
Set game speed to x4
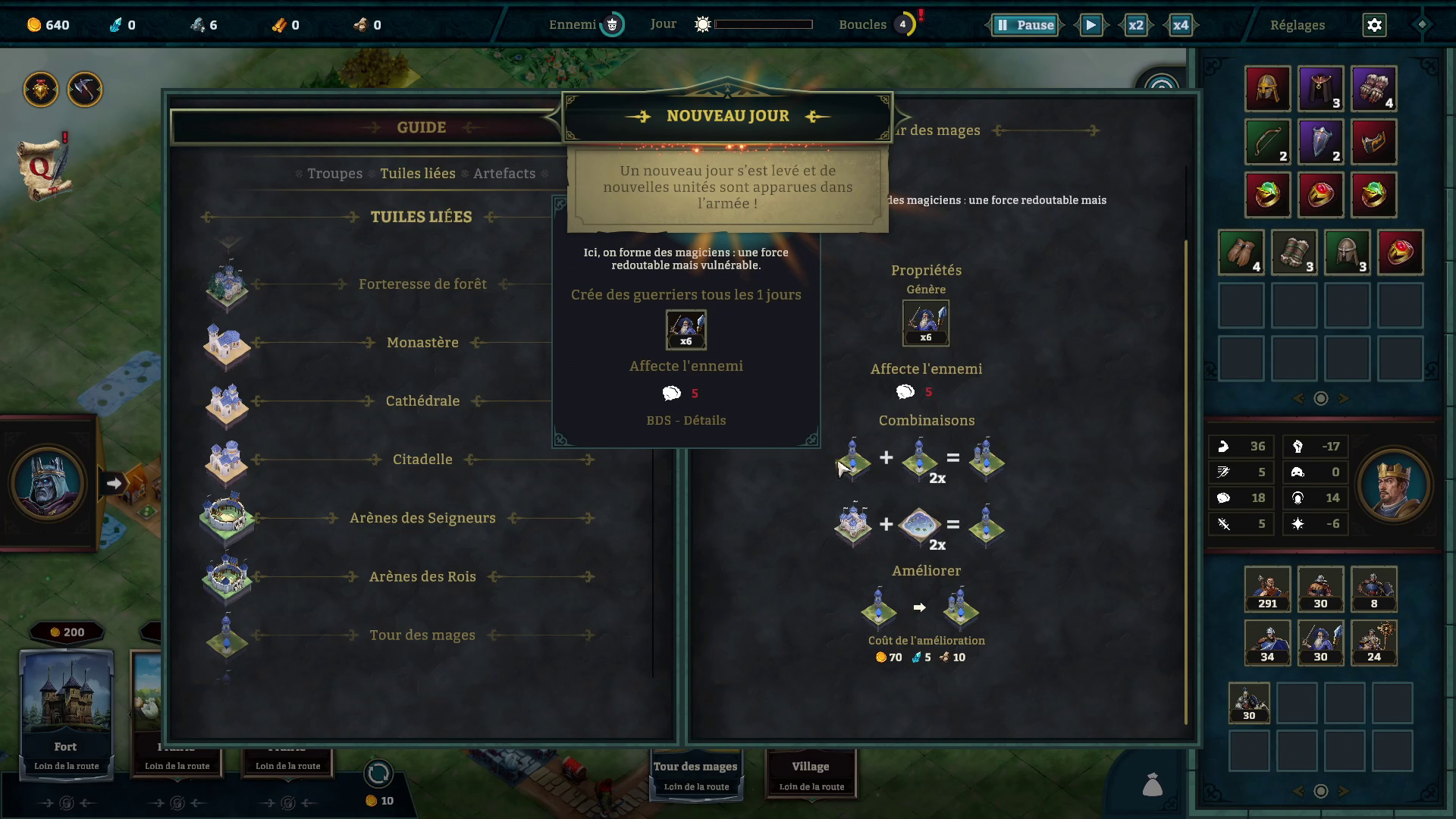tap(1180, 25)
